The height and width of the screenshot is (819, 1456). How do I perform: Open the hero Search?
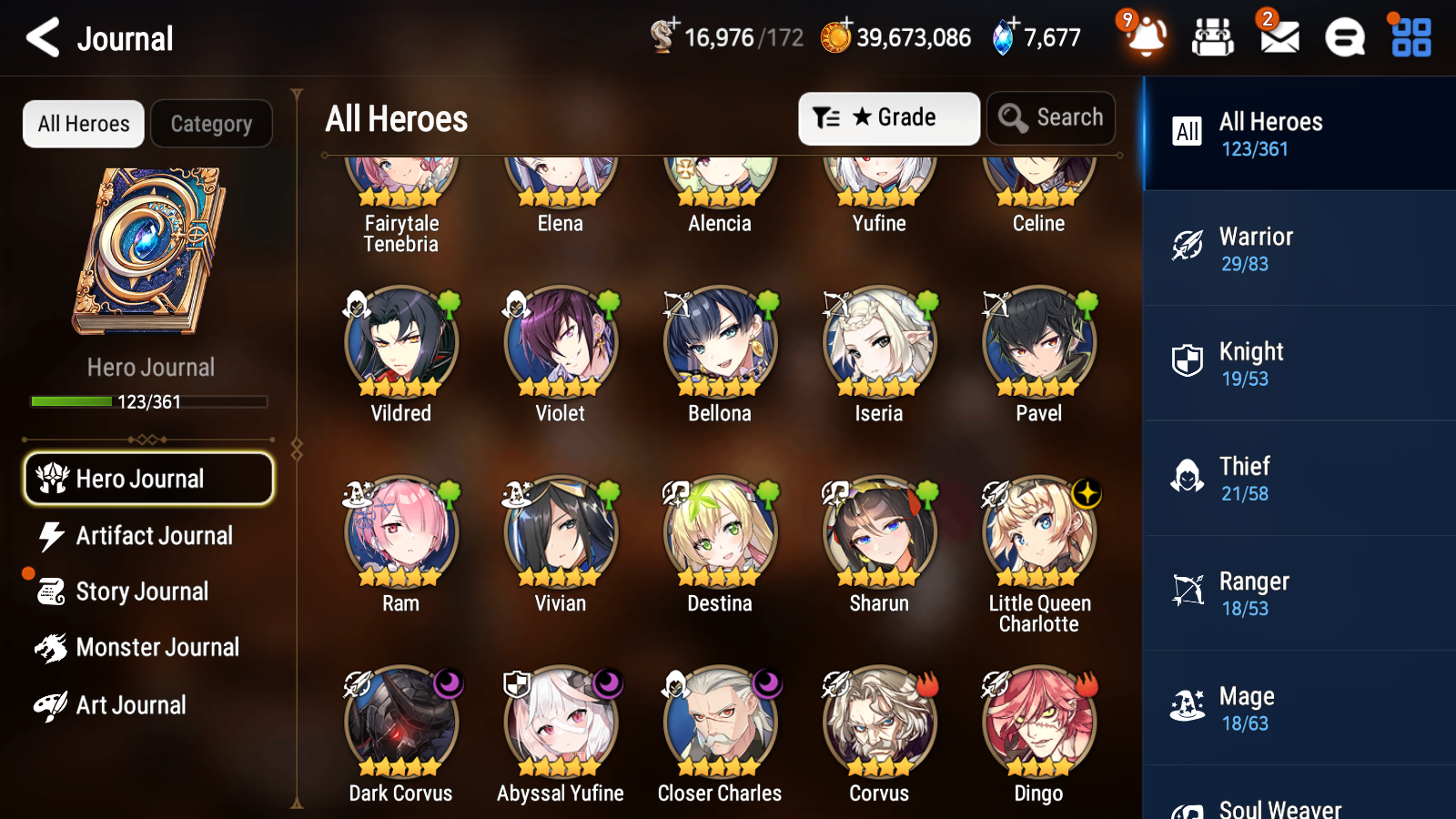click(x=1051, y=117)
